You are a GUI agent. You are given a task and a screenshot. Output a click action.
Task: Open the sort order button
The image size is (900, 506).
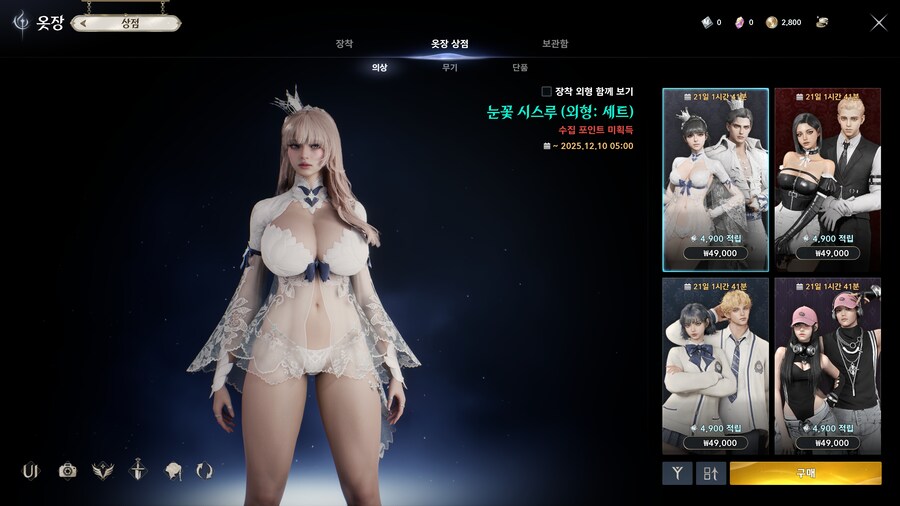pos(710,473)
